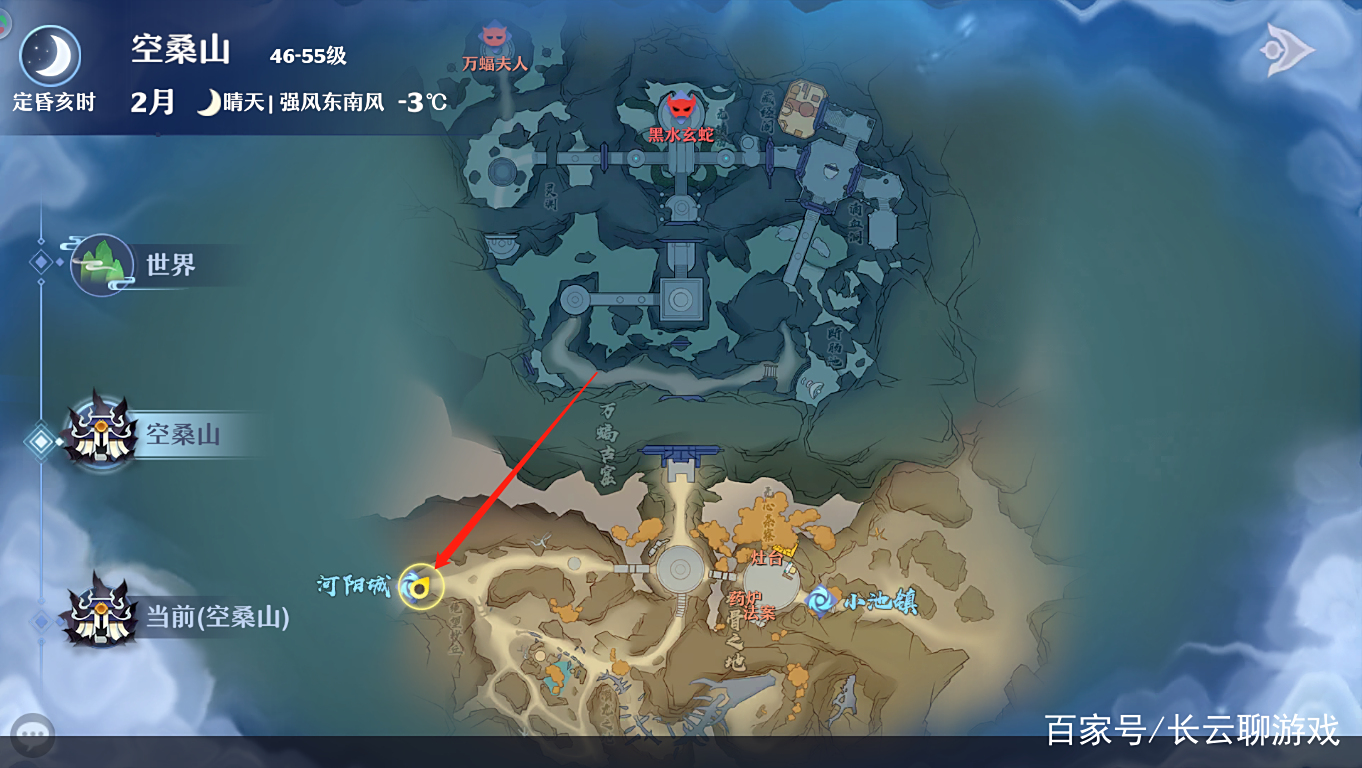This screenshot has height=768, width=1362.
Task: Select the 灶台 stove map marker
Action: click(x=767, y=558)
